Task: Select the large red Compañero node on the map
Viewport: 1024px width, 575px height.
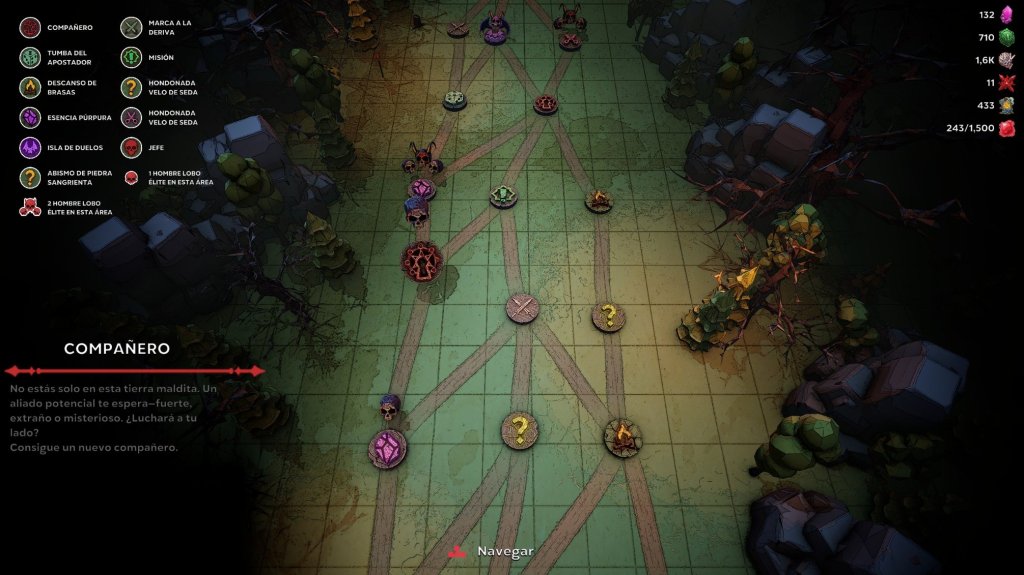Action: [x=422, y=261]
